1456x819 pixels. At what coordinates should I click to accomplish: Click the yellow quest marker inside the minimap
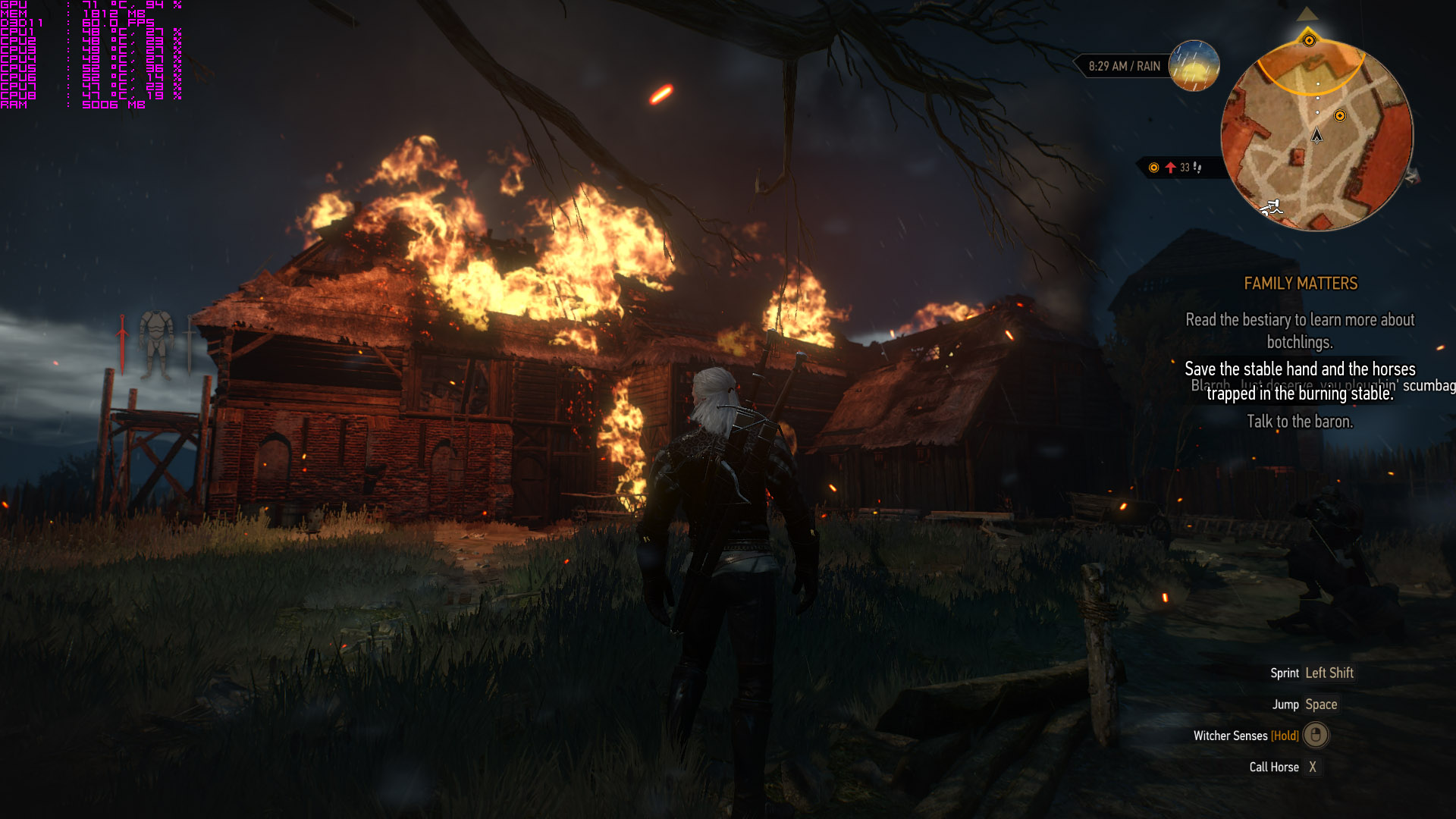pos(1340,116)
